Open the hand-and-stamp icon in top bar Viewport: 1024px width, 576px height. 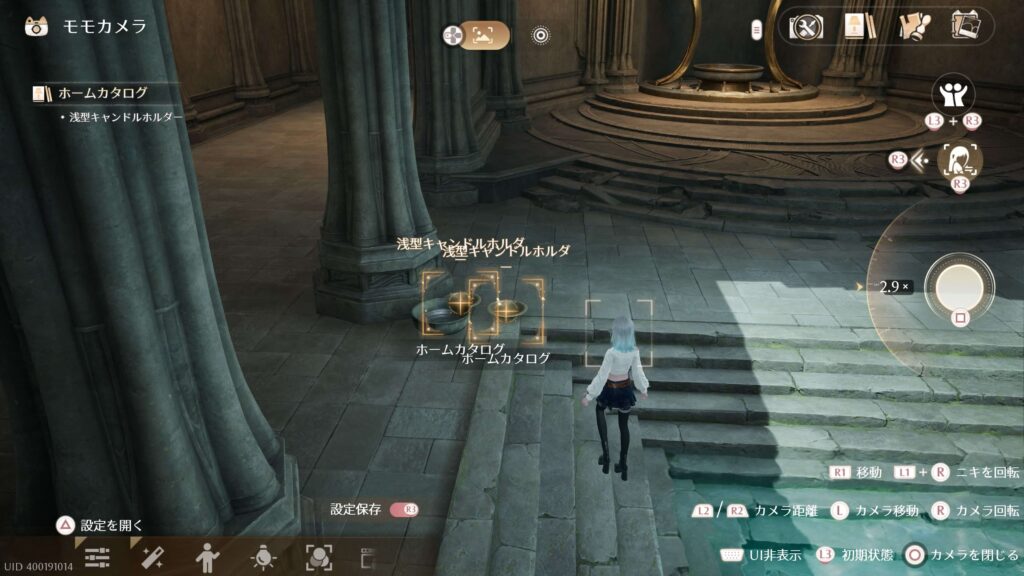[x=910, y=26]
